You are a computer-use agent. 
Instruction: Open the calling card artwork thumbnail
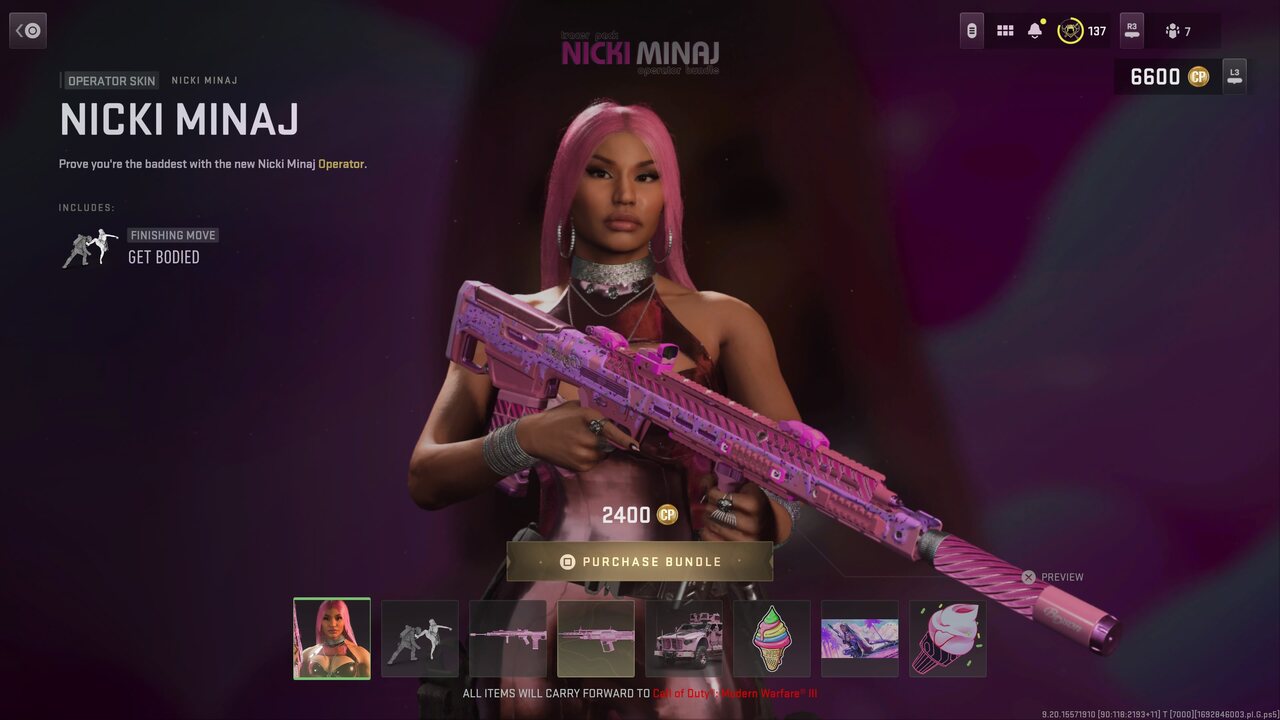coord(860,639)
